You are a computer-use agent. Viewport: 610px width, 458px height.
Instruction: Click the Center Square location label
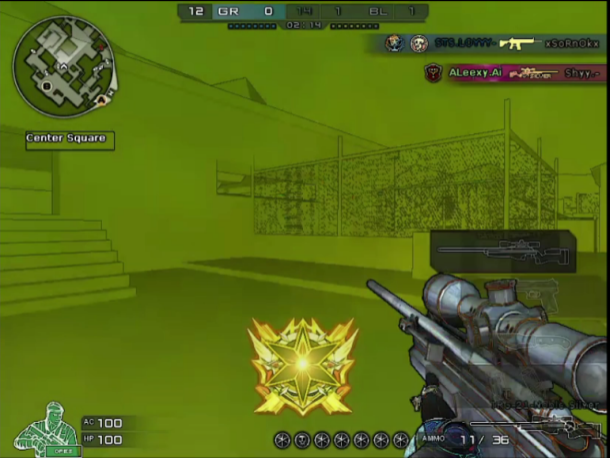click(x=70, y=139)
